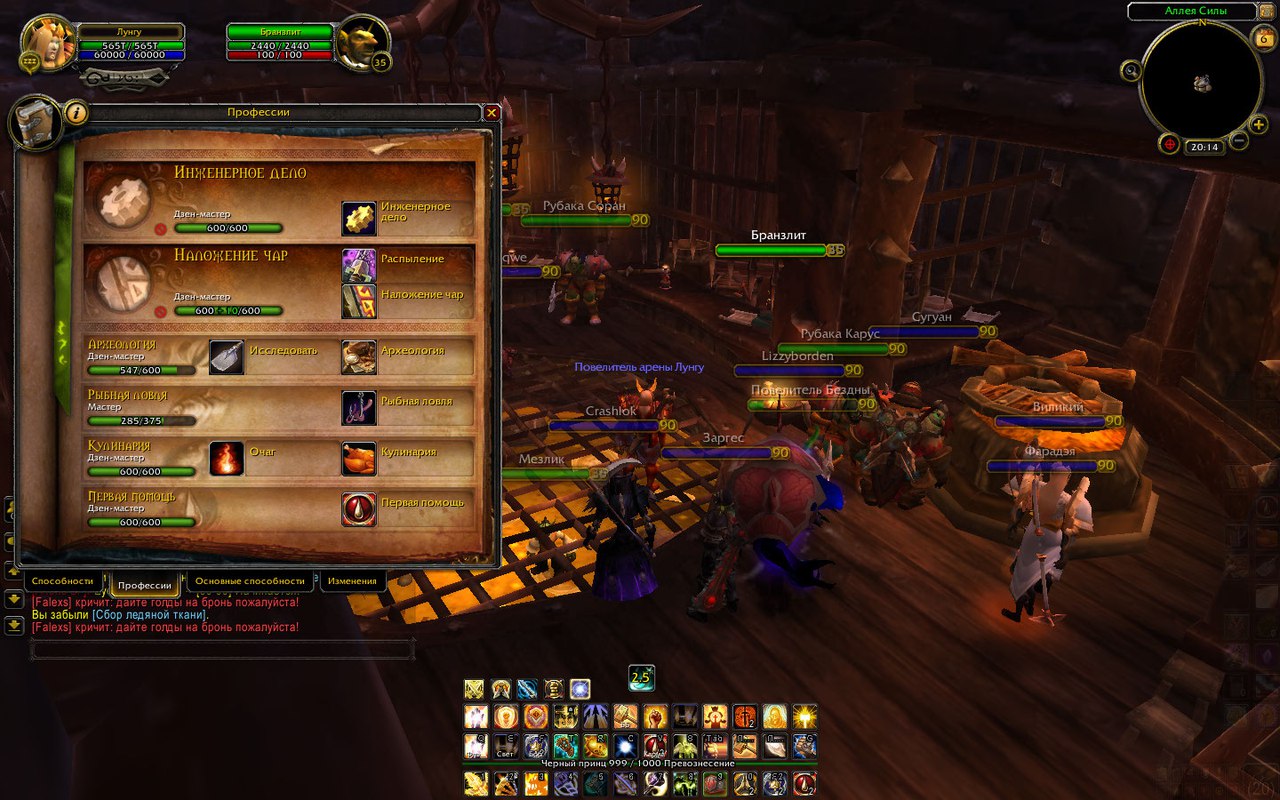This screenshot has height=800, width=1280.
Task: Open the Cooking (Кулинария) recipes
Action: tap(359, 458)
